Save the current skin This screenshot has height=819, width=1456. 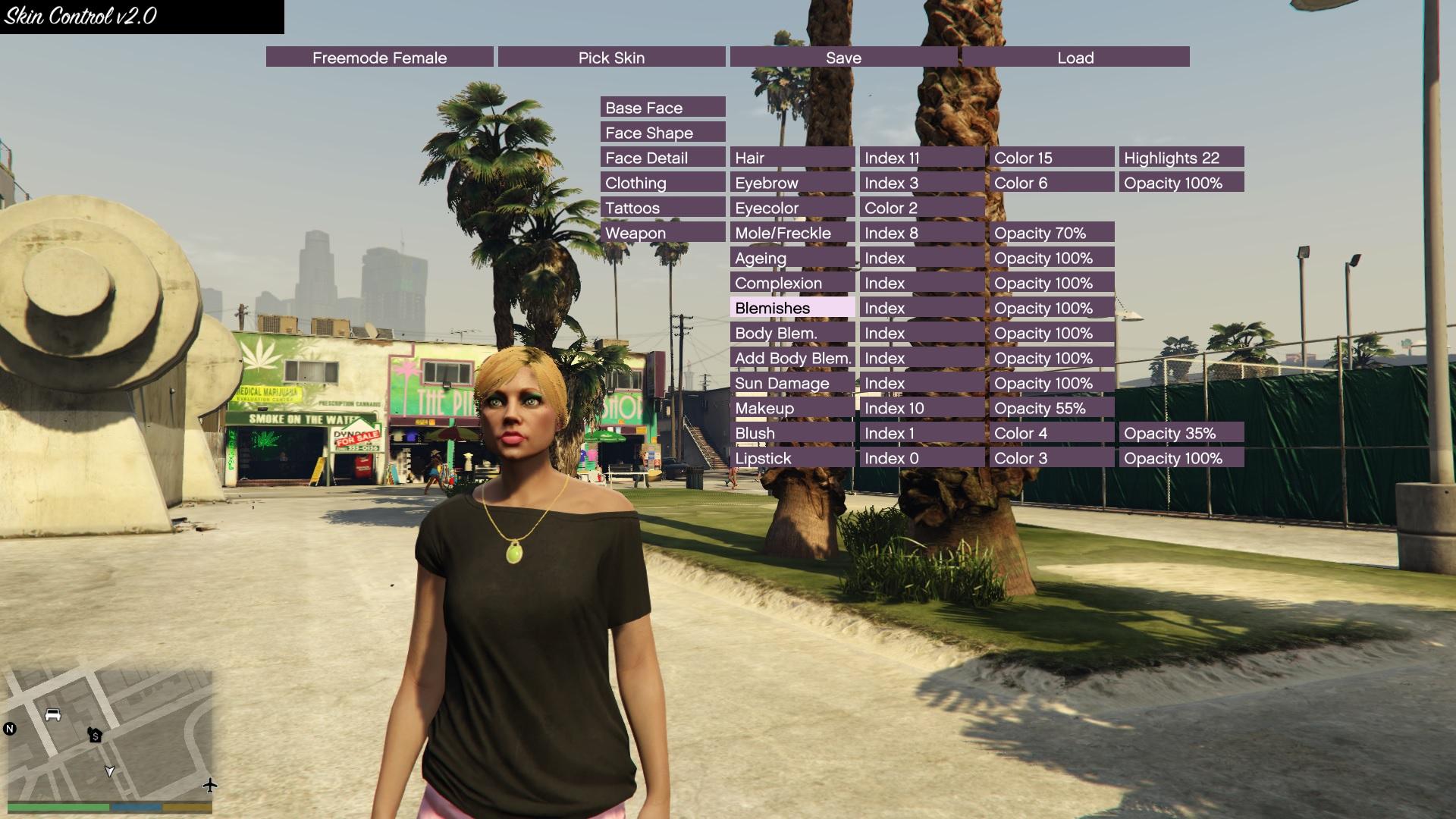coord(843,58)
